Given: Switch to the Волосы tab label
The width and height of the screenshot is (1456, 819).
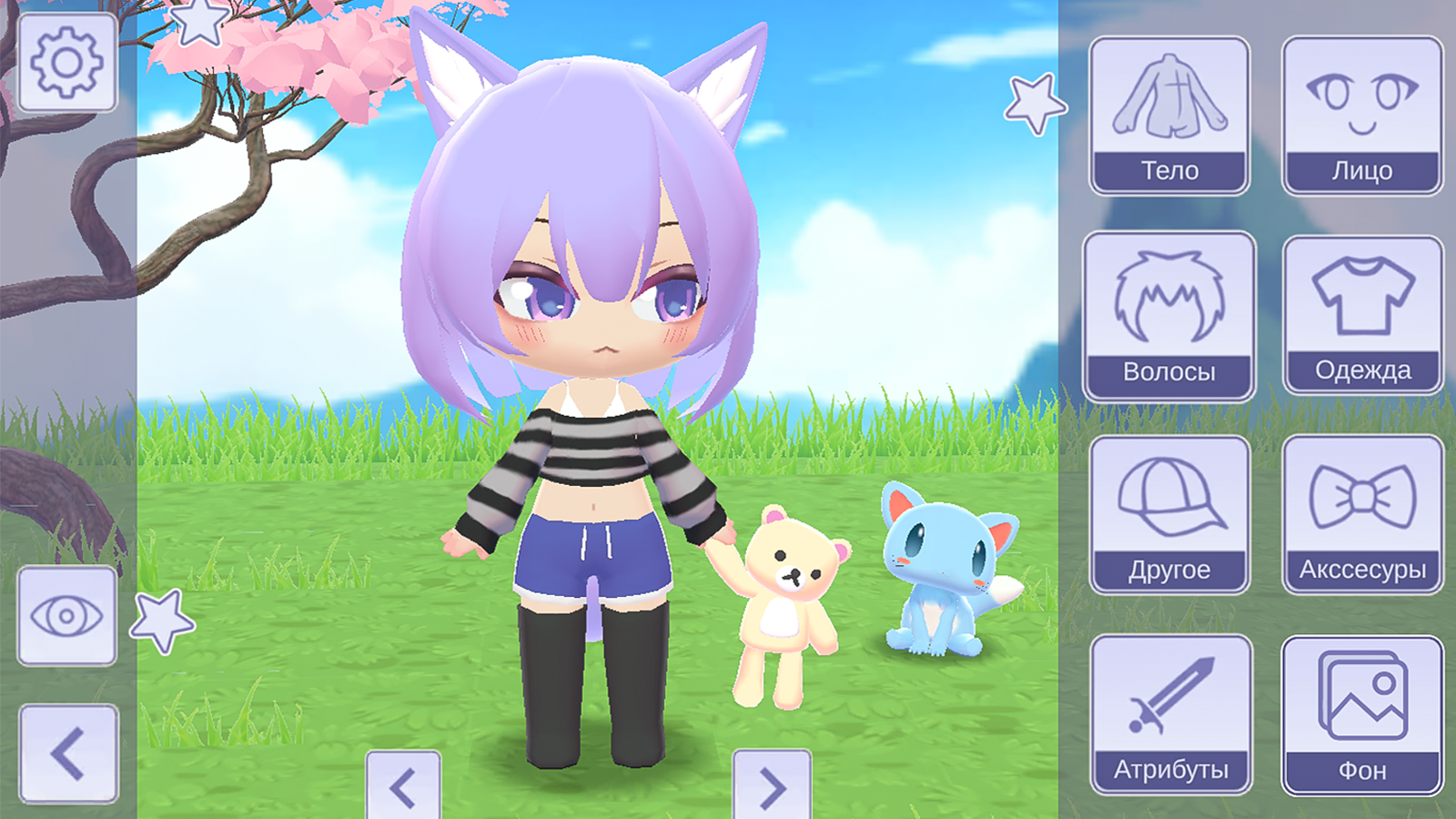Looking at the screenshot, I should pos(1171,369).
